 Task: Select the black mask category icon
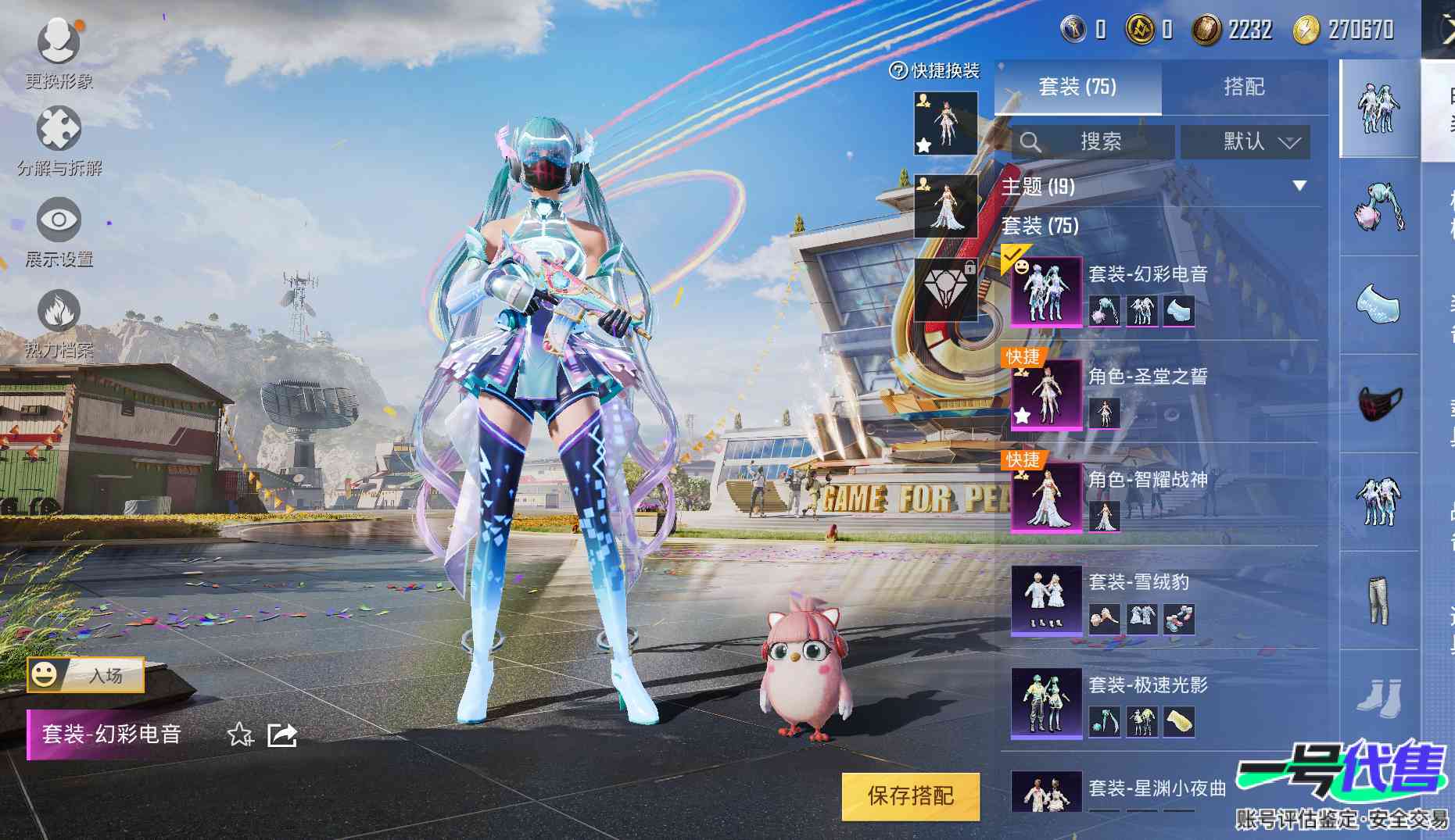[x=1379, y=404]
